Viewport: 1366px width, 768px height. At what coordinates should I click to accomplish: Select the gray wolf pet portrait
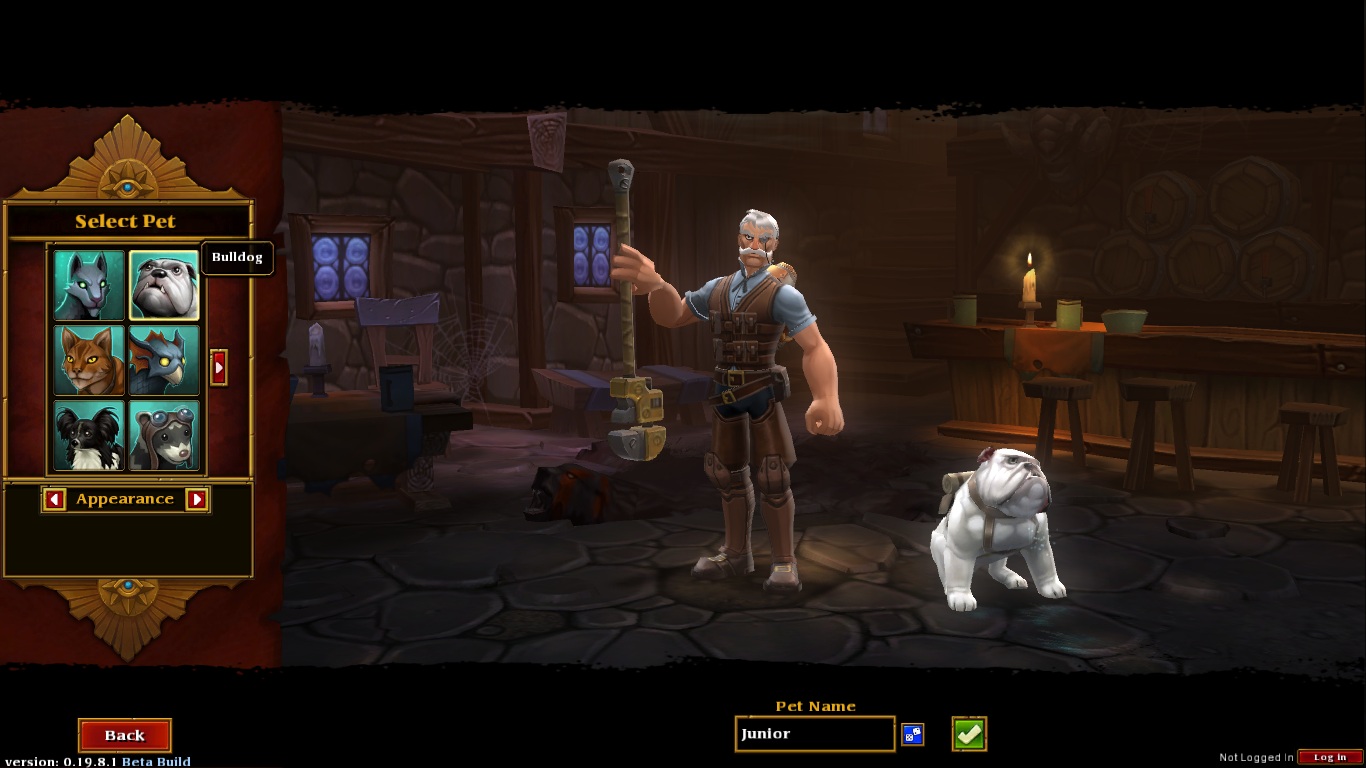tap(89, 285)
